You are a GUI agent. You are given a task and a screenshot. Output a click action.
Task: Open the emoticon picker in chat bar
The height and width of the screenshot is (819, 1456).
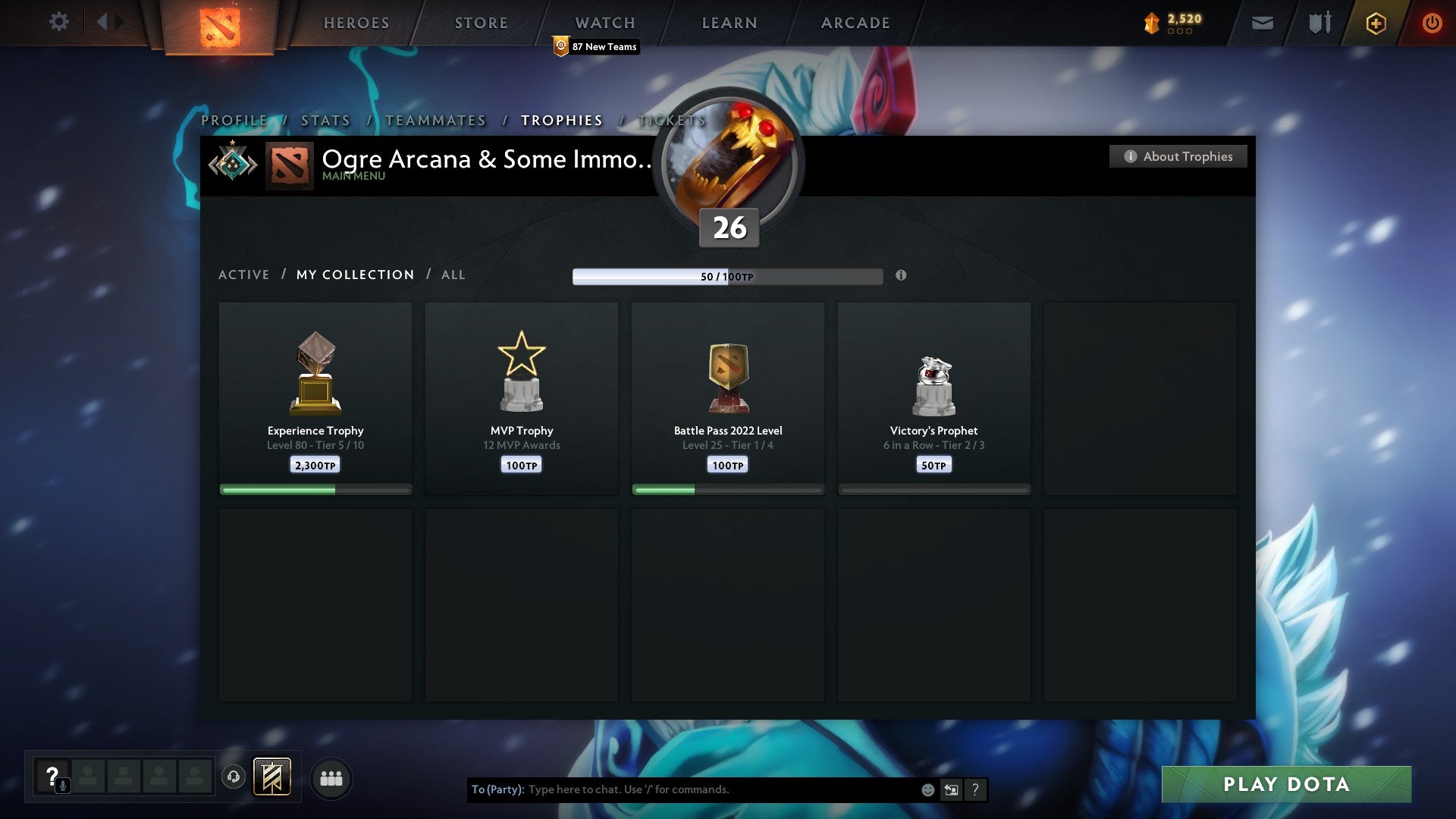927,789
